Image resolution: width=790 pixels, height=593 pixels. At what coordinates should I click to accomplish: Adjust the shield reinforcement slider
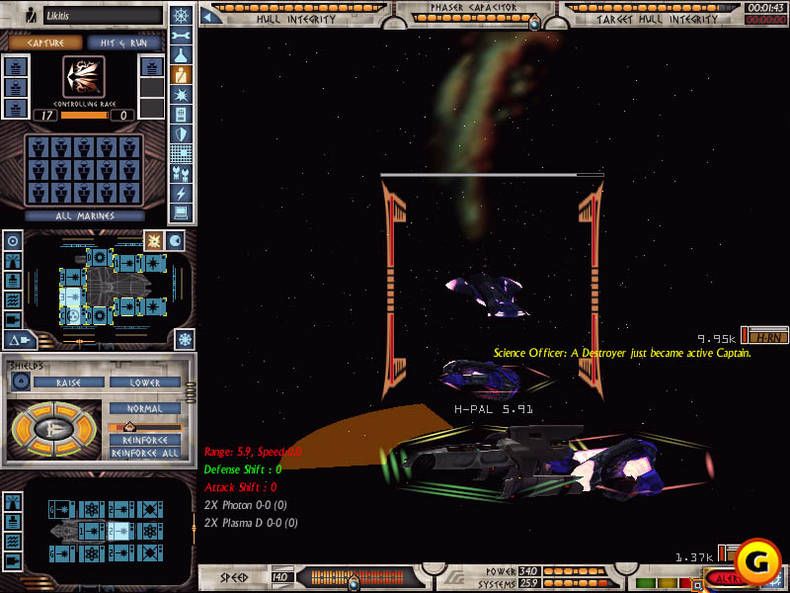(145, 426)
